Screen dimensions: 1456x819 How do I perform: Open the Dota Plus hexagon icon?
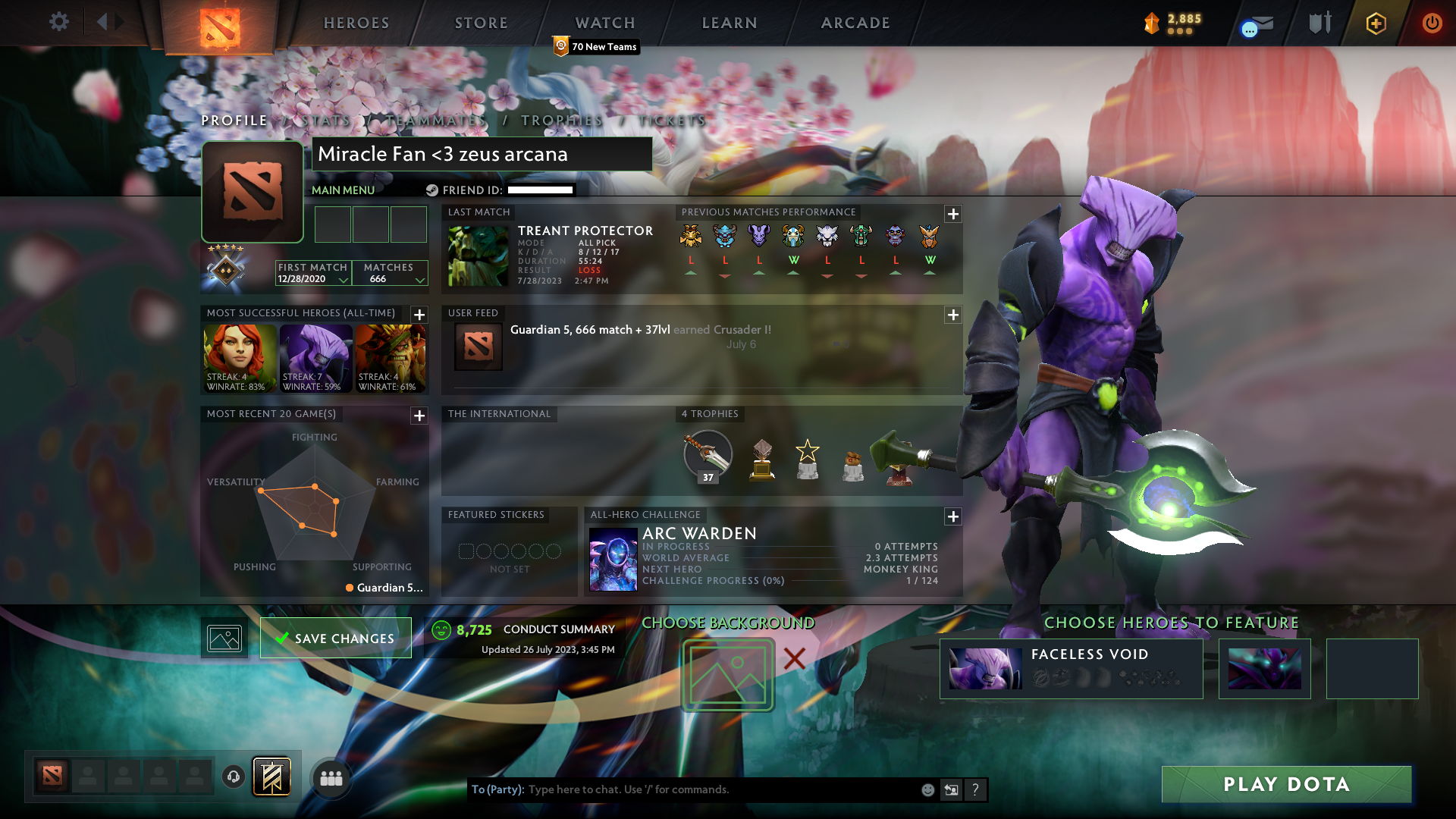[x=1376, y=23]
